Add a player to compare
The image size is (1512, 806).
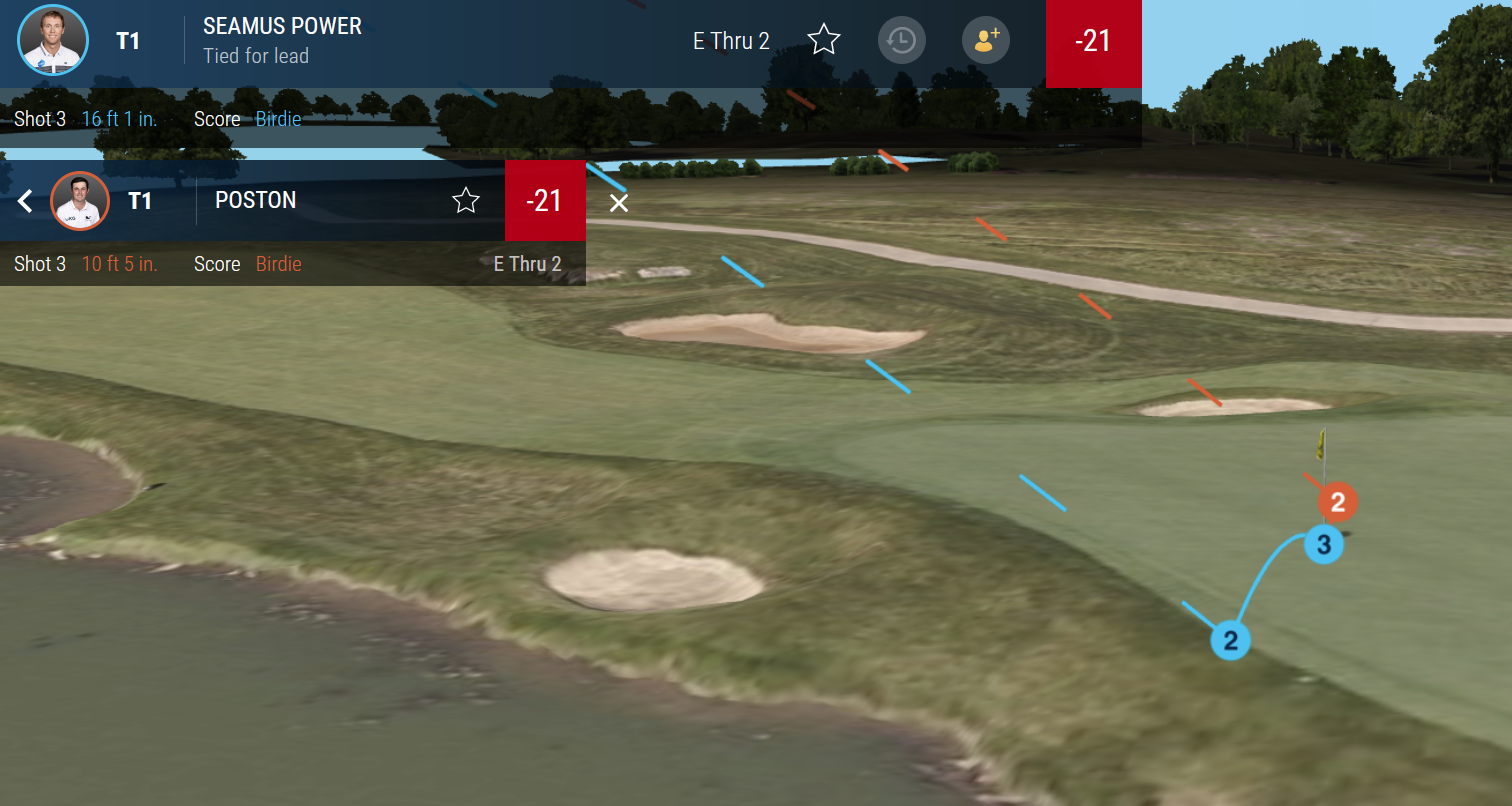tap(985, 40)
